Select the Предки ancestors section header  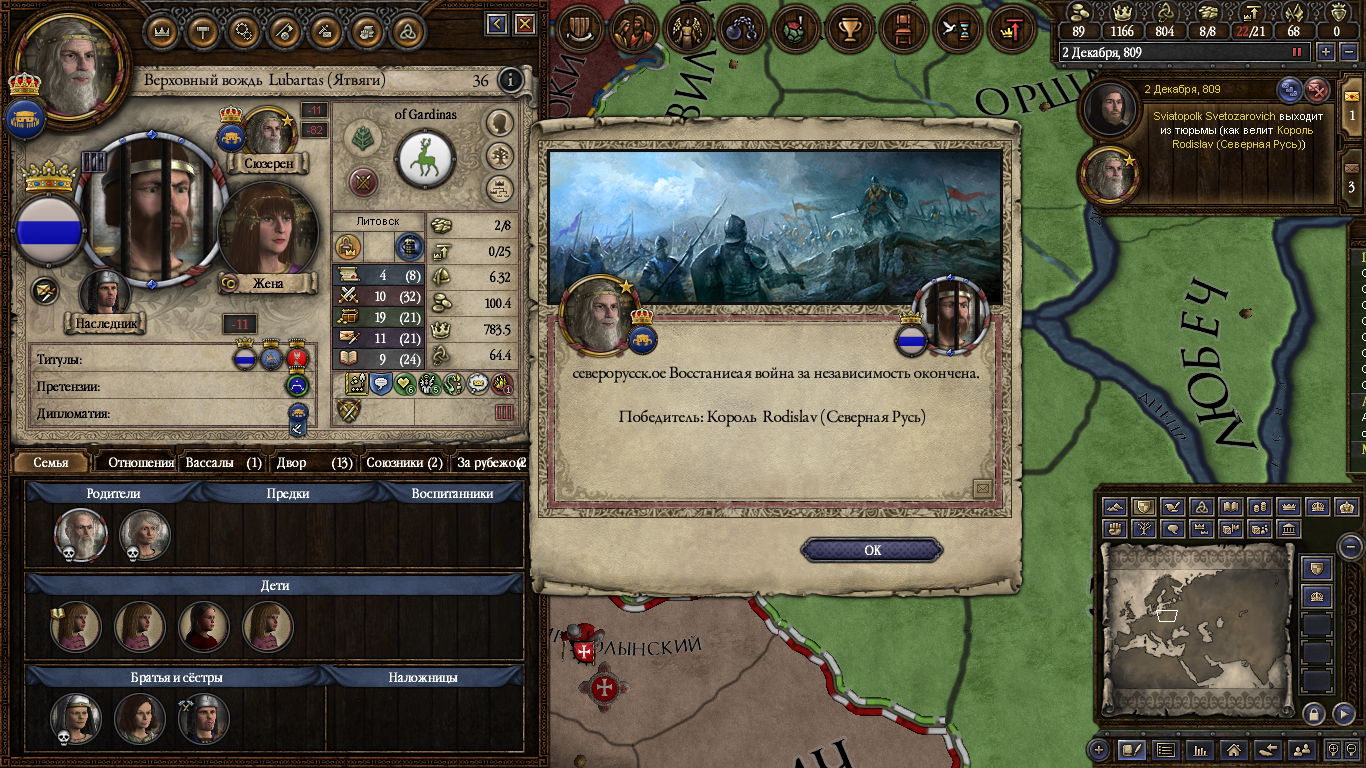288,493
